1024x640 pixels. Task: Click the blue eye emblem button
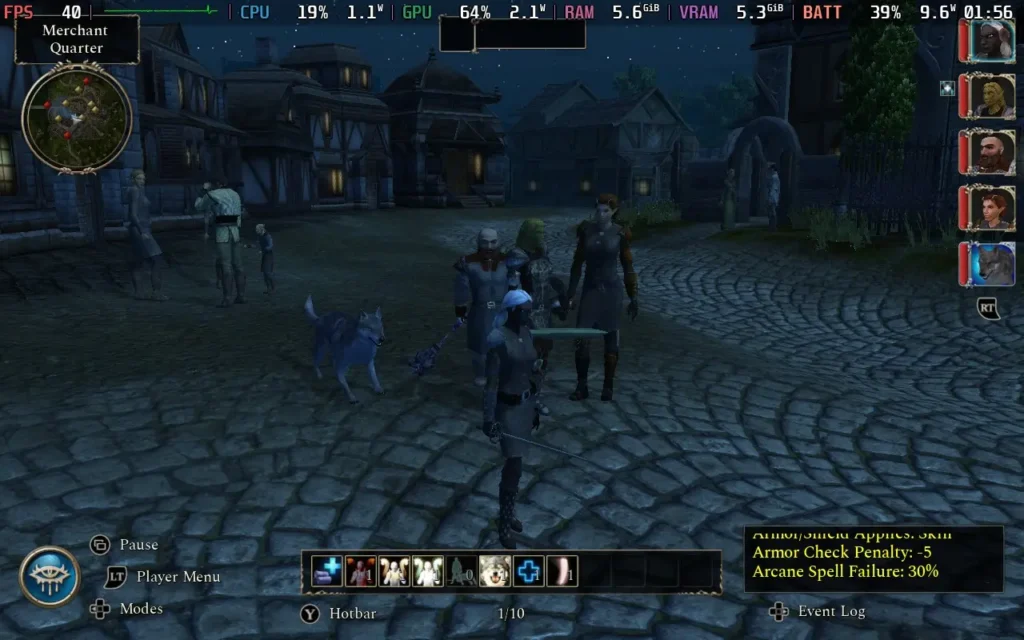50,577
